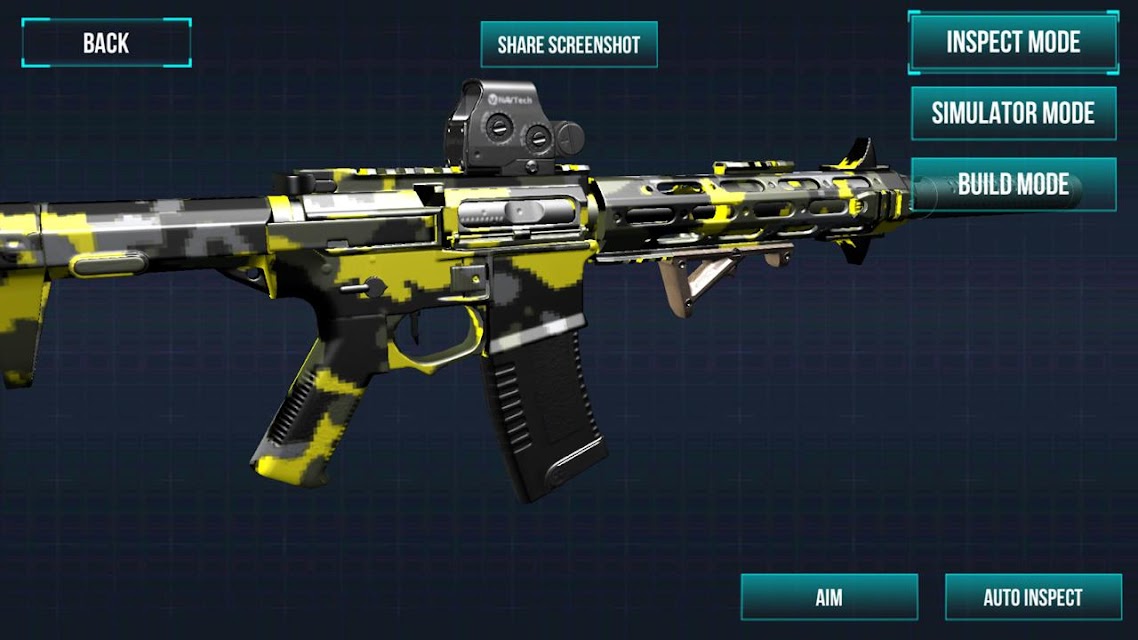Open Simulator Mode
Image resolution: width=1138 pixels, height=640 pixels.
tap(1013, 113)
